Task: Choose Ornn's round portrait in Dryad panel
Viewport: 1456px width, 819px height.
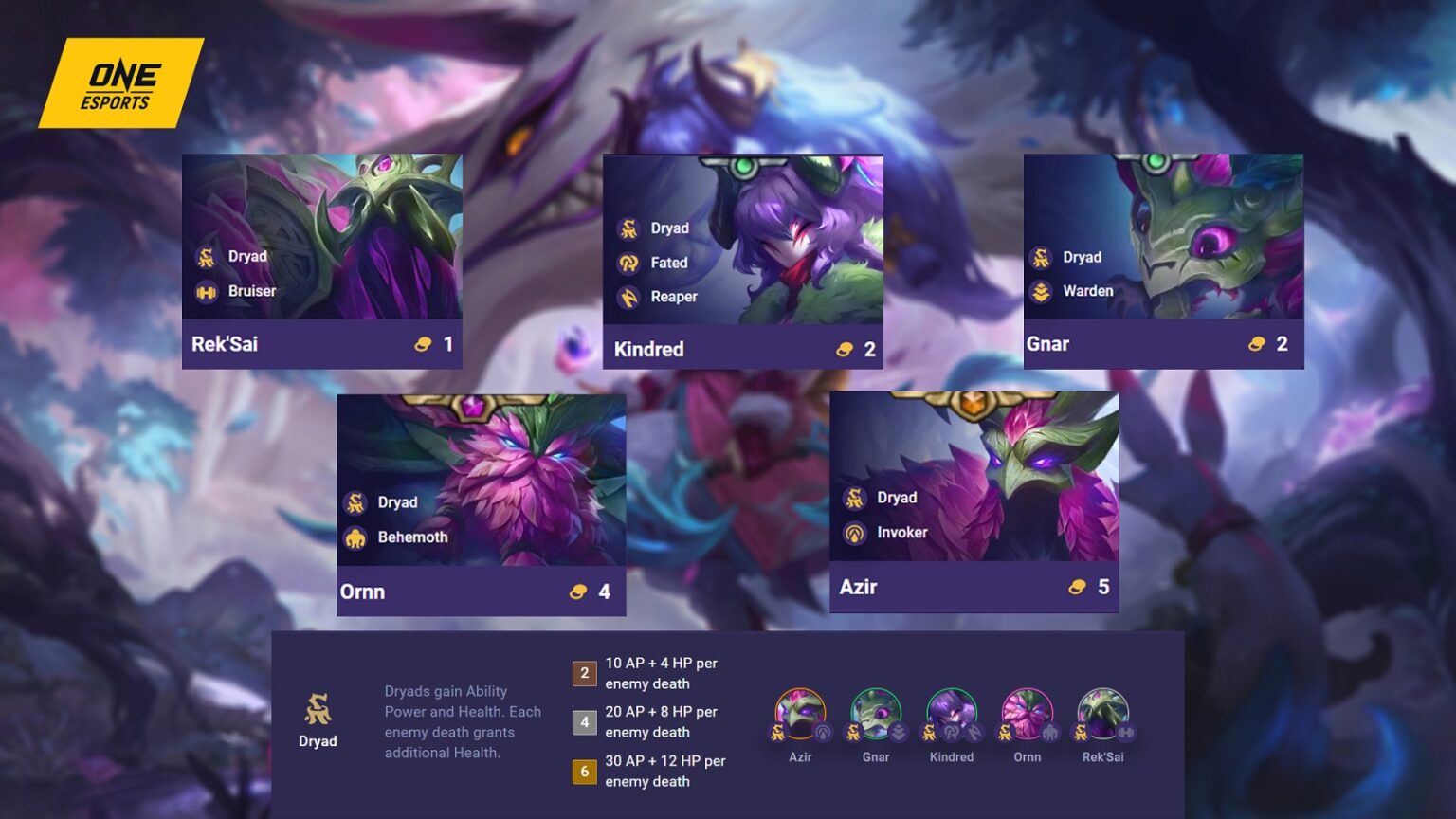Action: click(x=1027, y=715)
